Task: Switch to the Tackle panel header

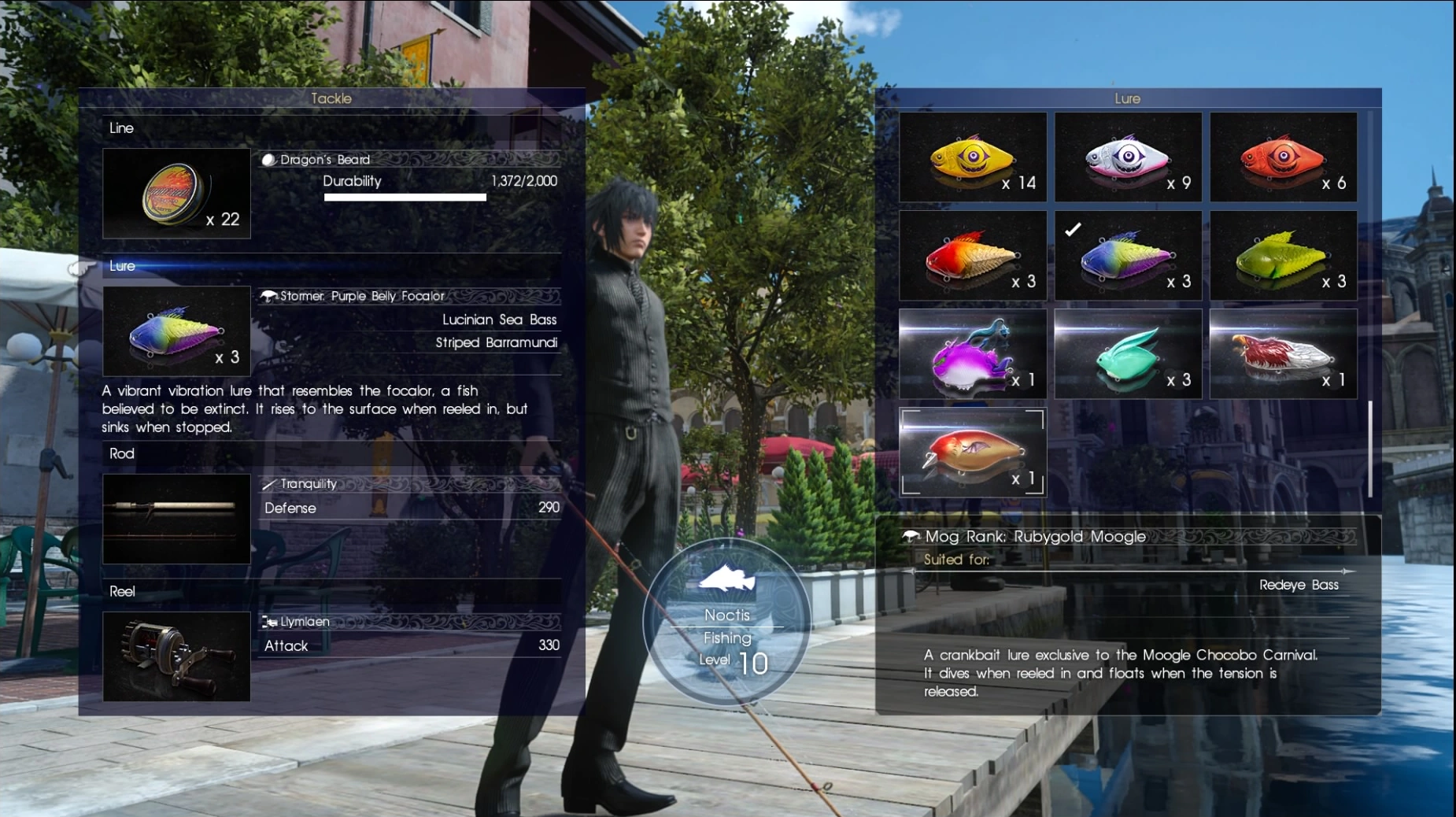Action: [331, 98]
